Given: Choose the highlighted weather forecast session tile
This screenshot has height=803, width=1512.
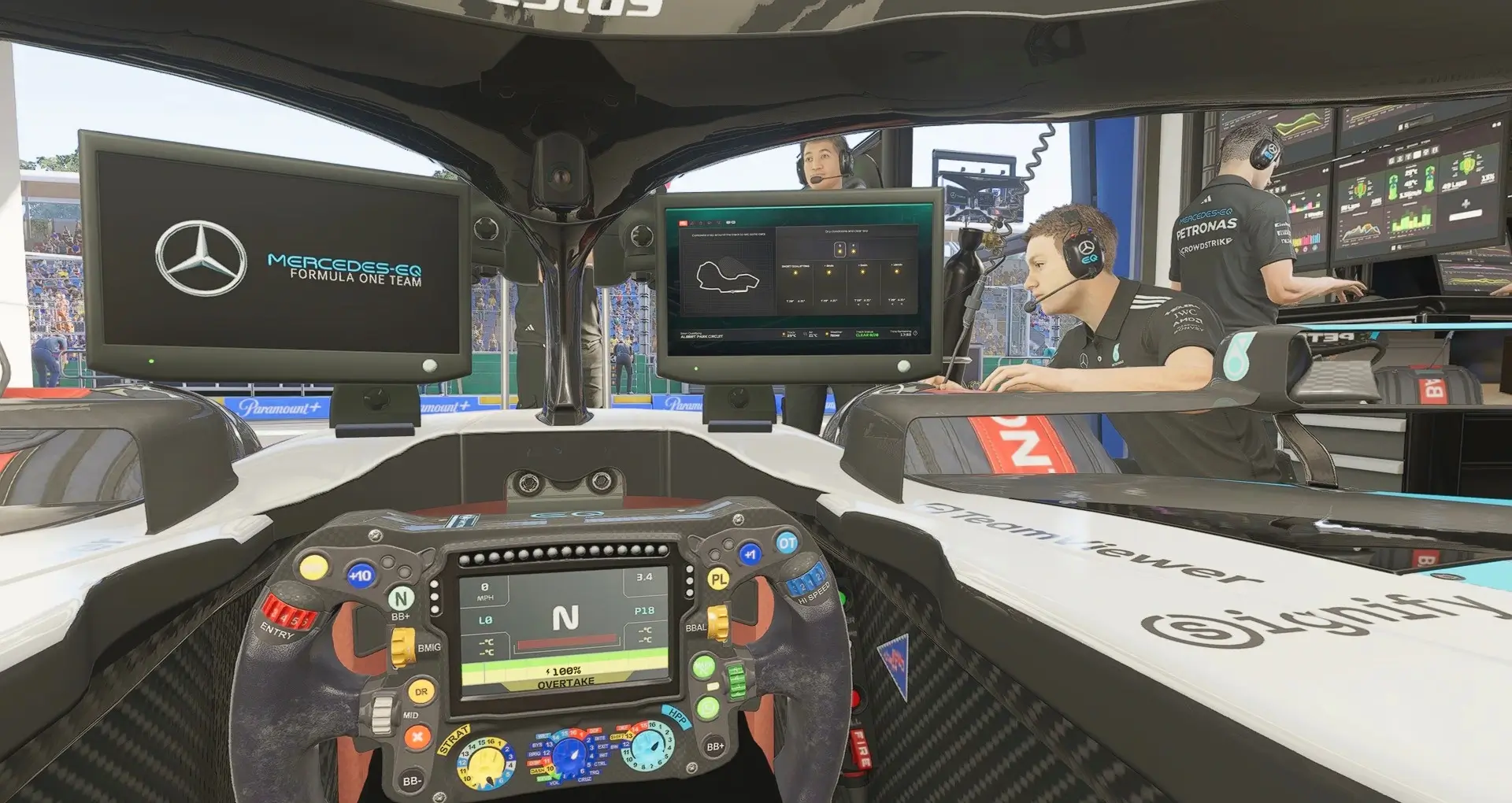Looking at the screenshot, I should [839, 250].
